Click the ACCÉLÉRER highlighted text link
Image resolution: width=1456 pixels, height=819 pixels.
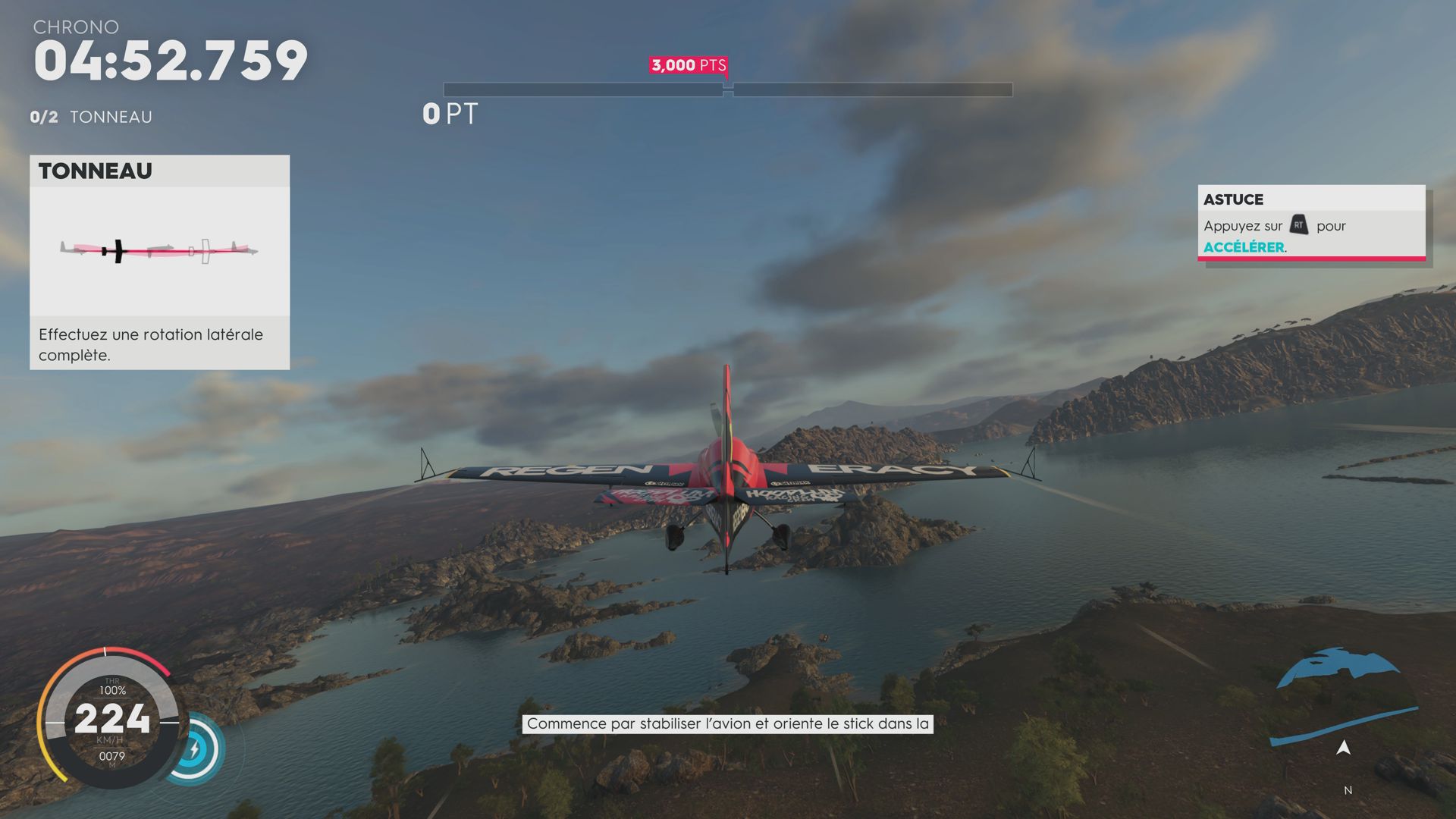1244,247
